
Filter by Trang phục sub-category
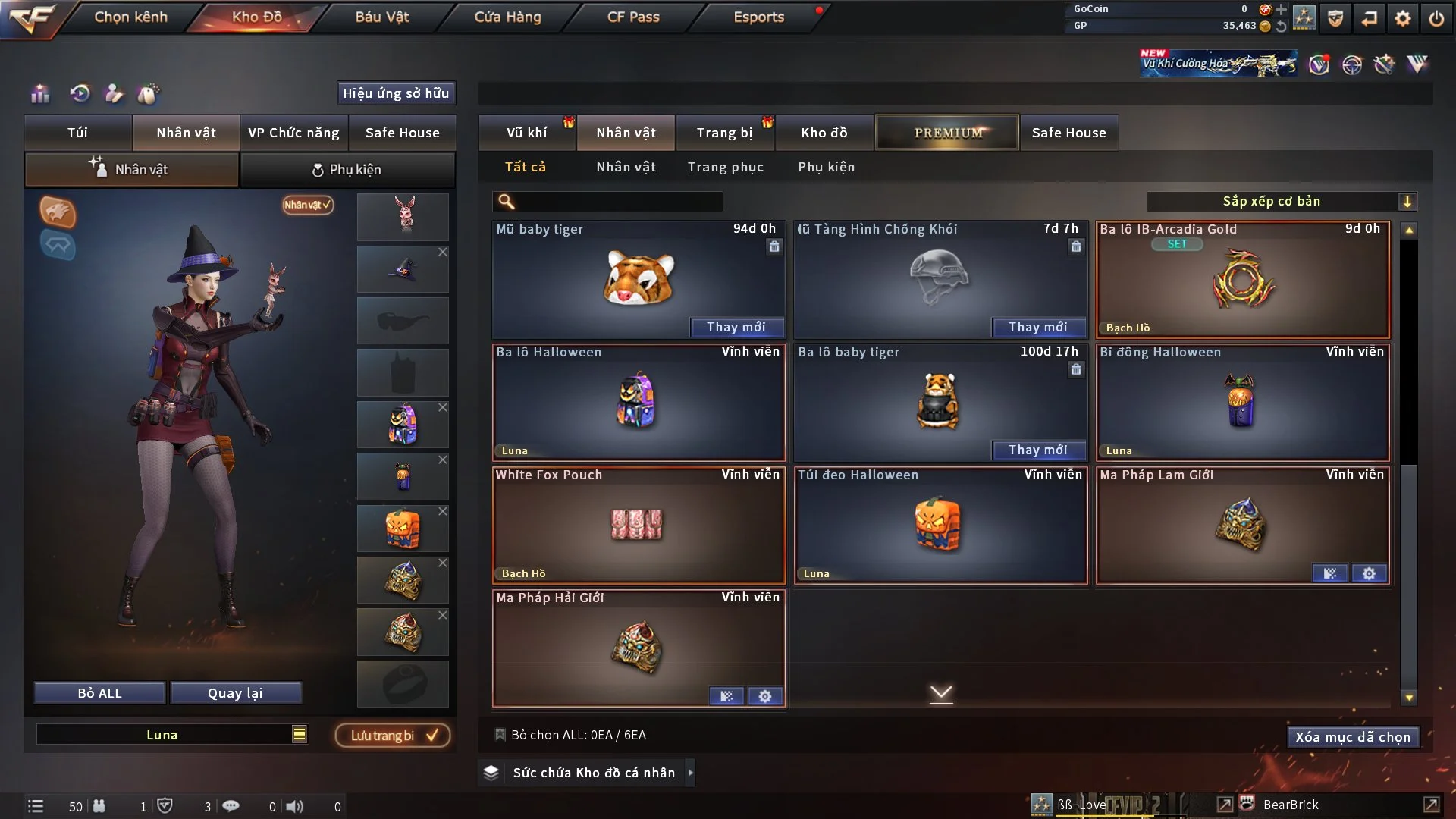point(725,167)
